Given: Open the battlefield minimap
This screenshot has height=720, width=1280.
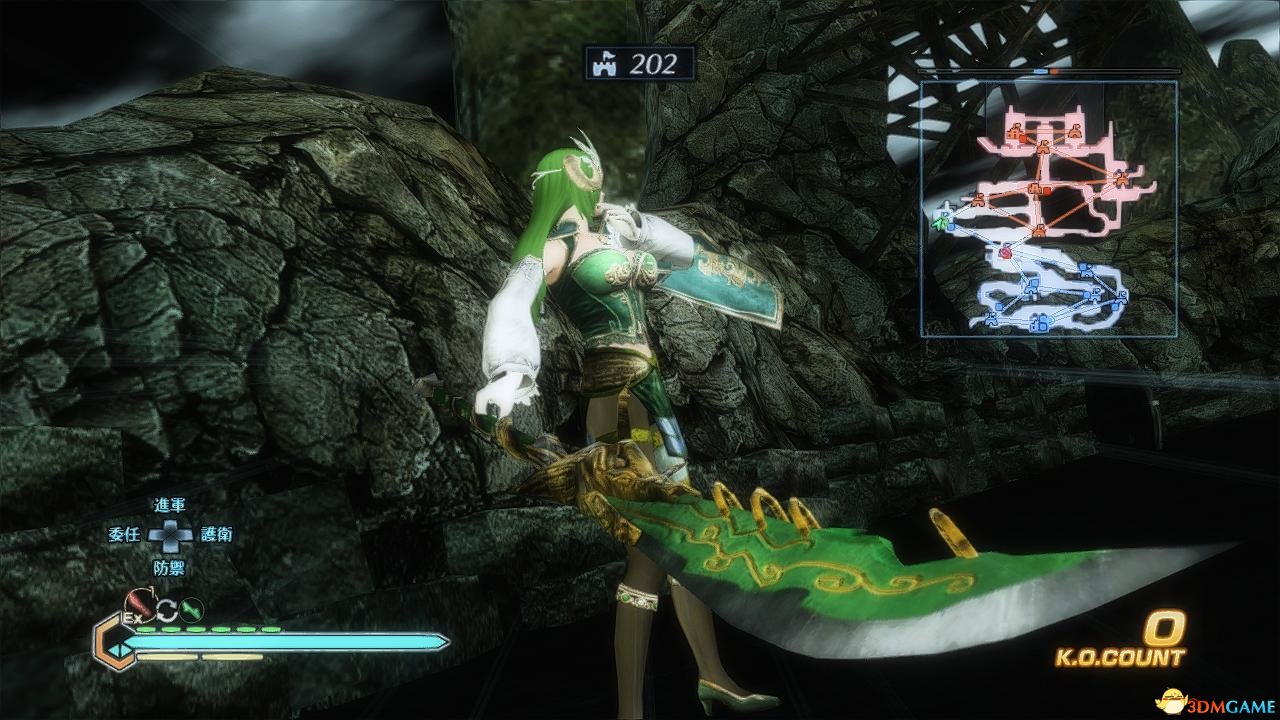Looking at the screenshot, I should coord(1048,208).
